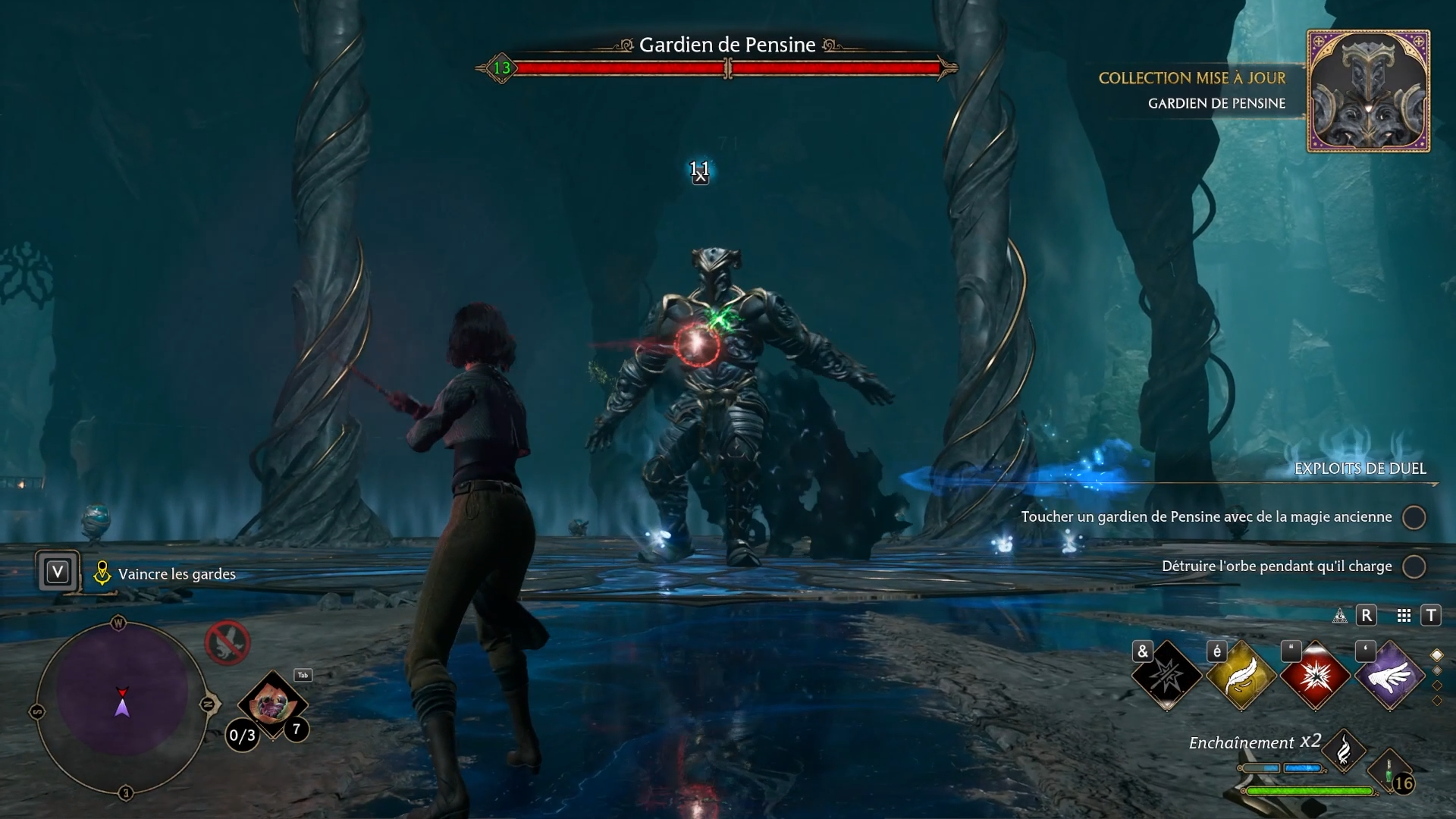Click the Revelio eye-triangle icon

click(1340, 616)
